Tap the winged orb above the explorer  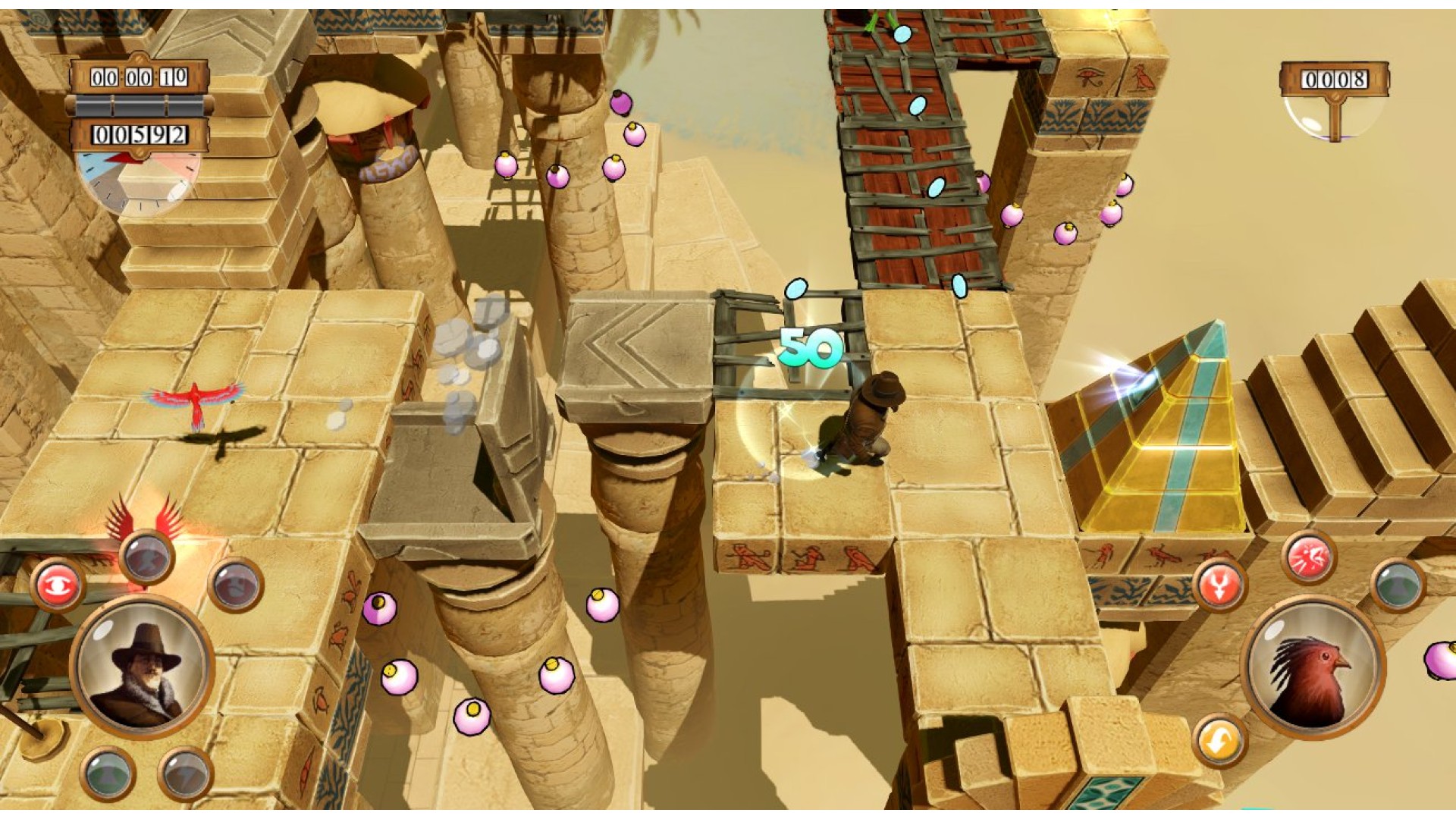click(146, 556)
